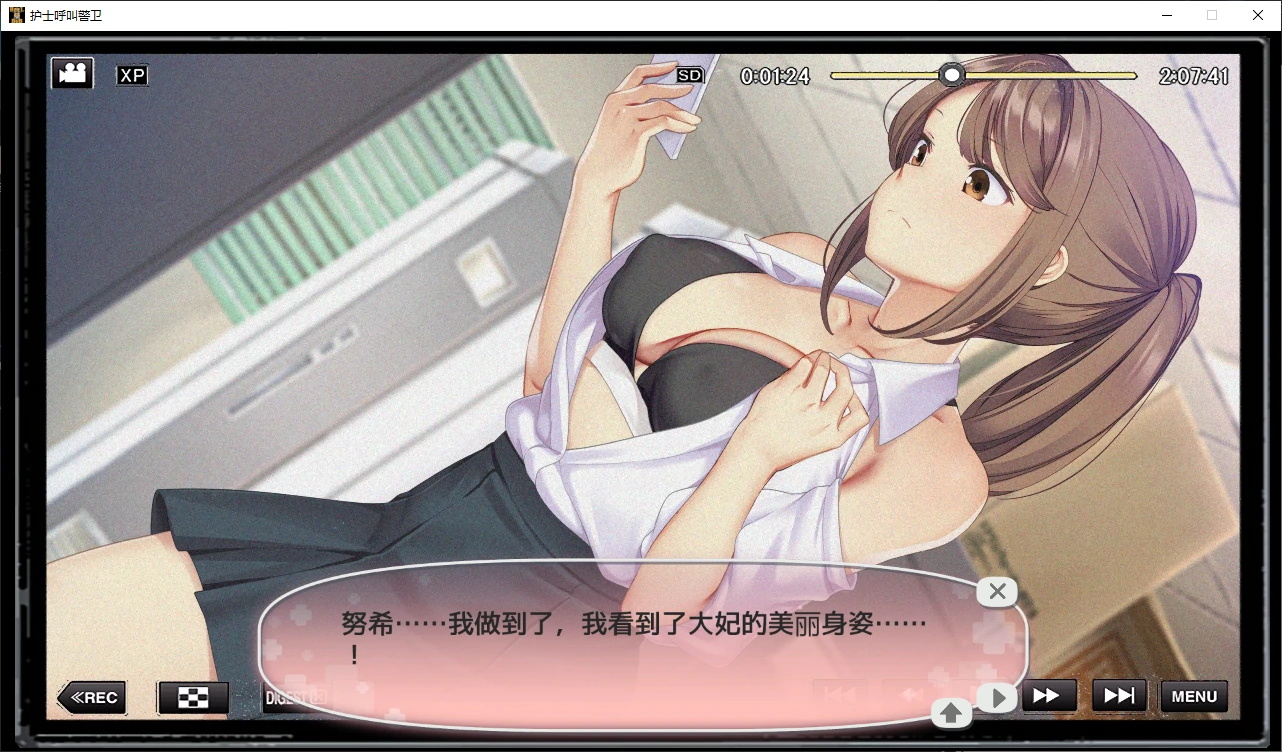Tap the play arrow icon near the dialogue

click(x=997, y=697)
